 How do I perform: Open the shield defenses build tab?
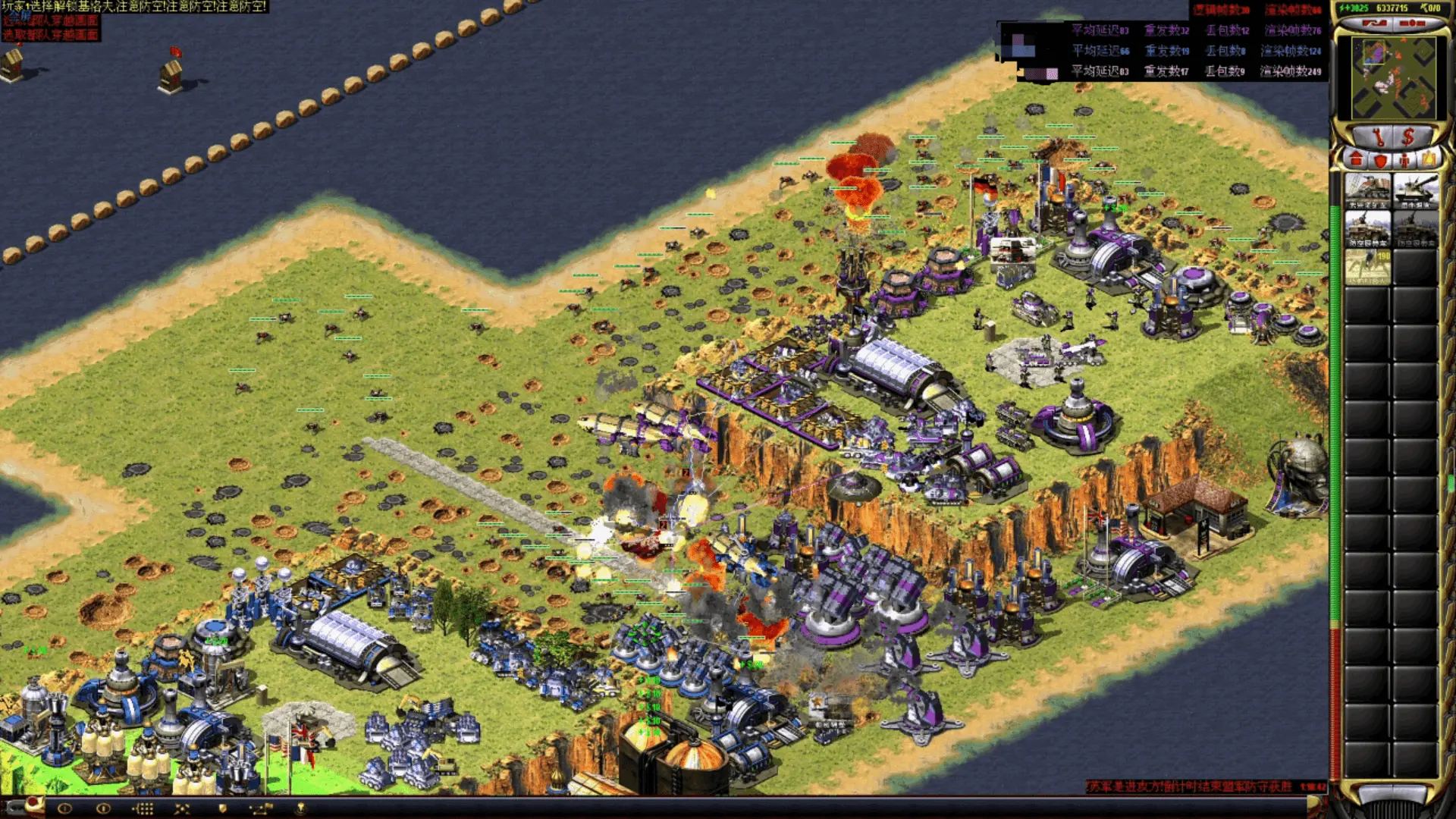pyautogui.click(x=1380, y=160)
